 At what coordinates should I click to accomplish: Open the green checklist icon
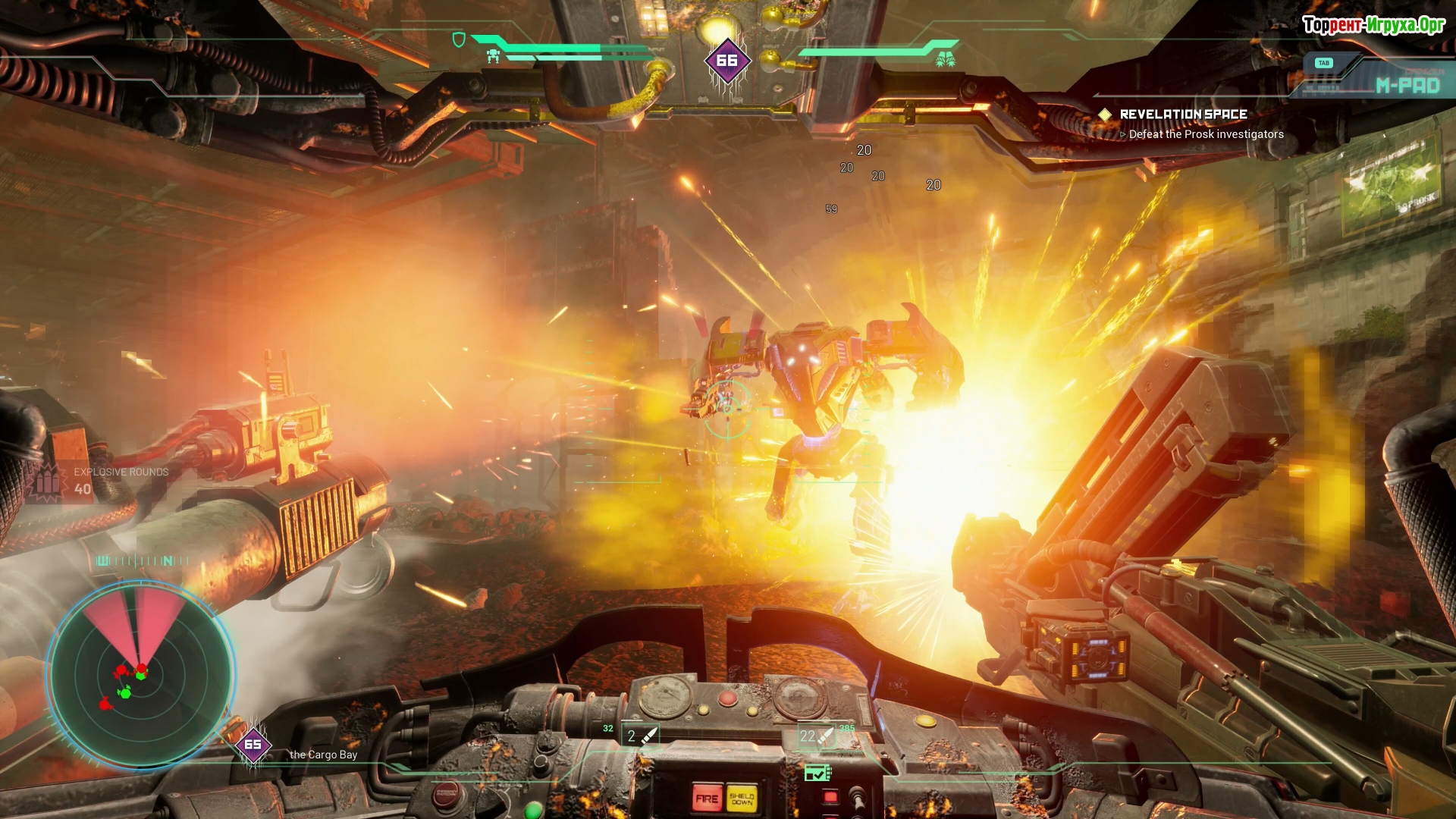pyautogui.click(x=817, y=773)
